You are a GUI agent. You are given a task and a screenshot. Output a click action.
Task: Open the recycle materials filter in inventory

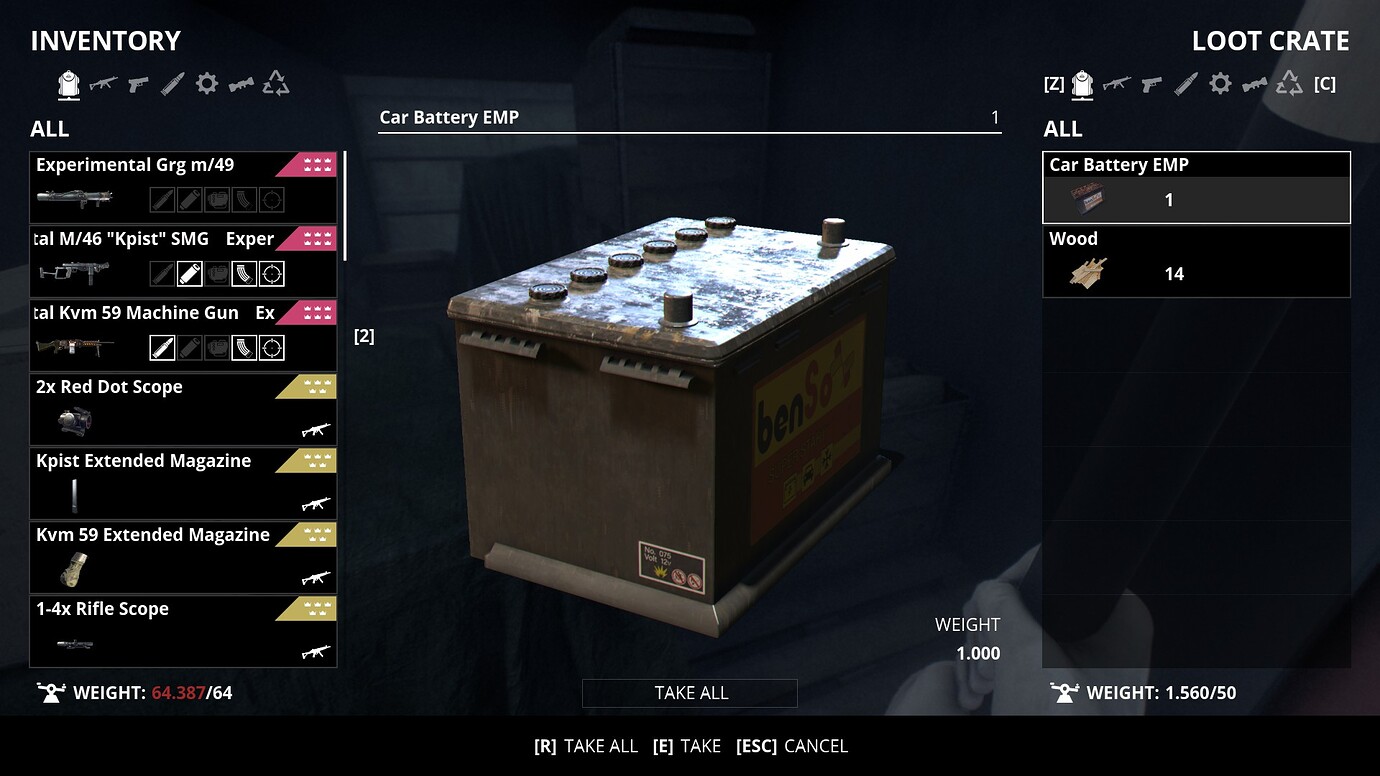pos(275,84)
